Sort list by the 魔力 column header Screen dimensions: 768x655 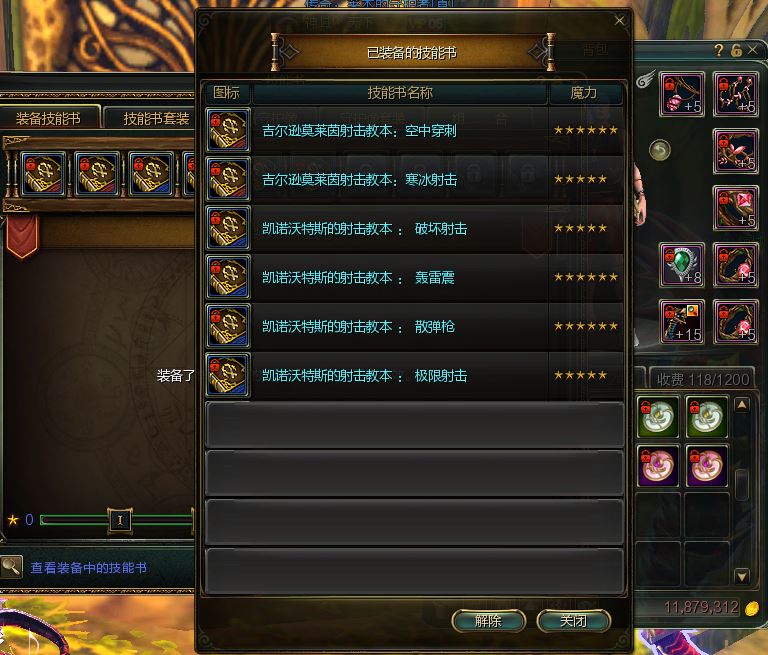tap(584, 93)
